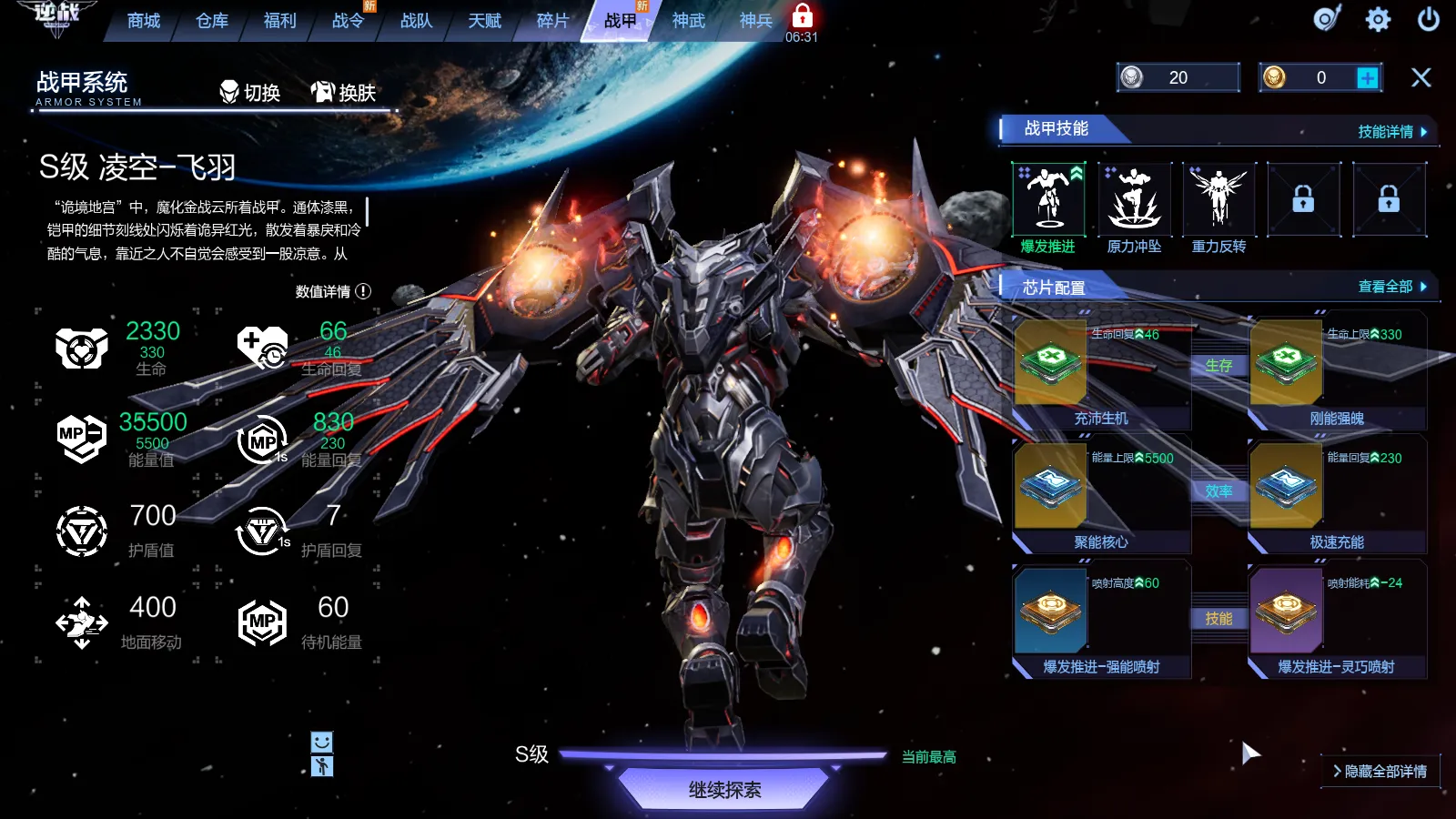Switch to the 仓库 warehouse tab

point(212,21)
